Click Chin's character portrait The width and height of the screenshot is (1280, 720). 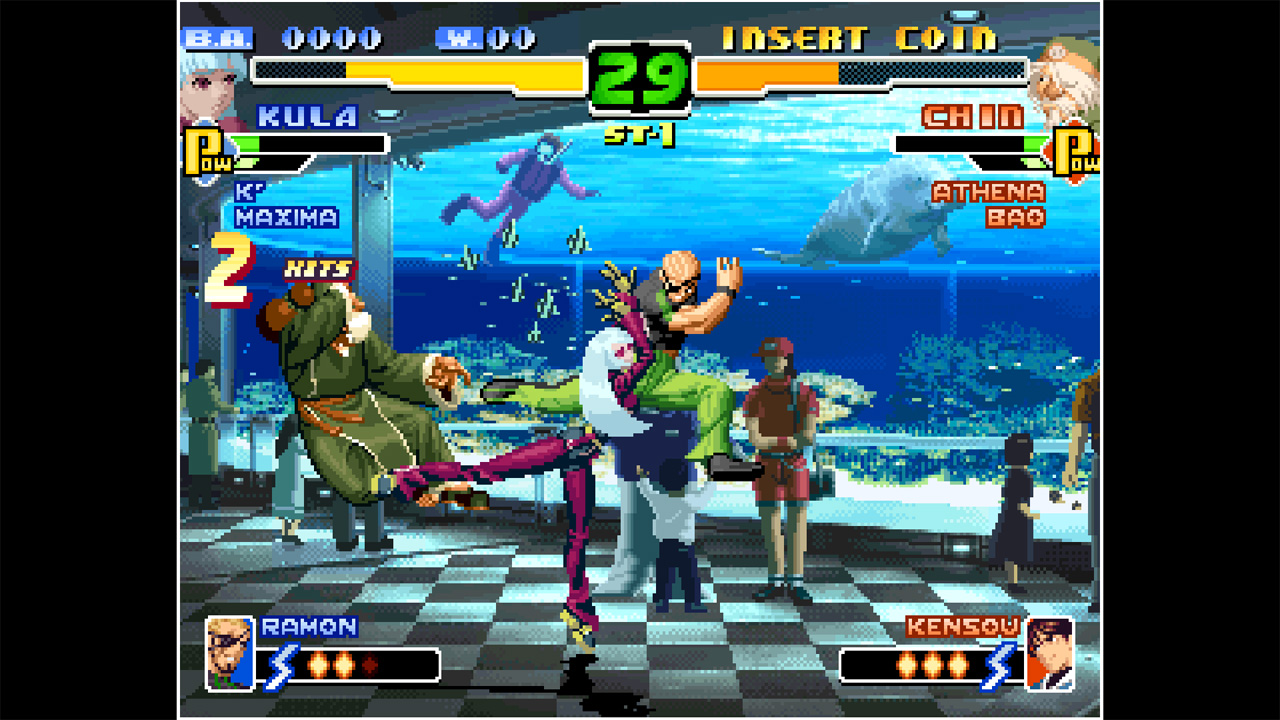tap(1063, 75)
